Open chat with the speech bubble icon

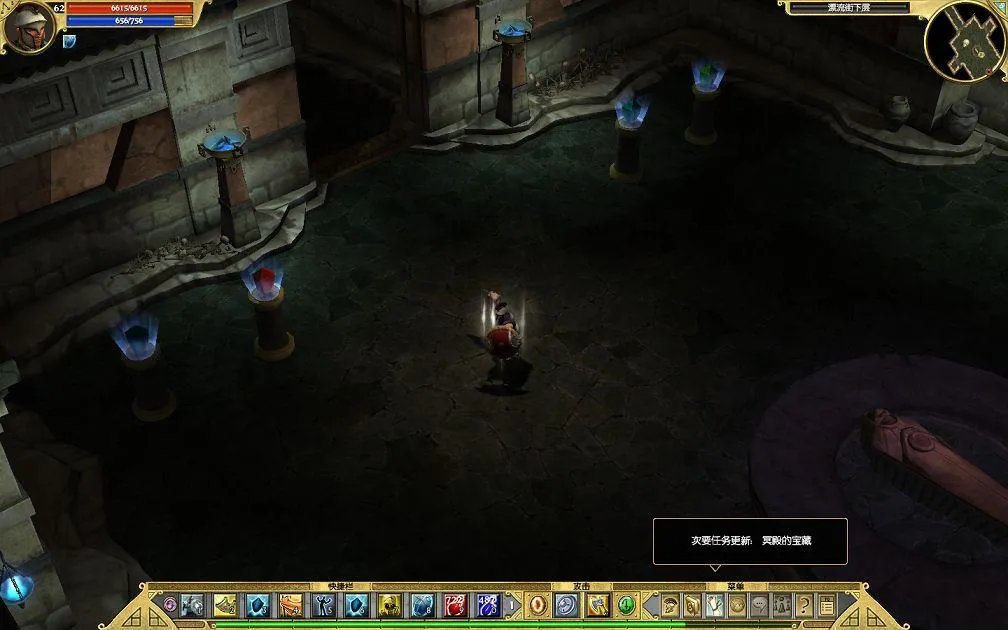coord(760,605)
